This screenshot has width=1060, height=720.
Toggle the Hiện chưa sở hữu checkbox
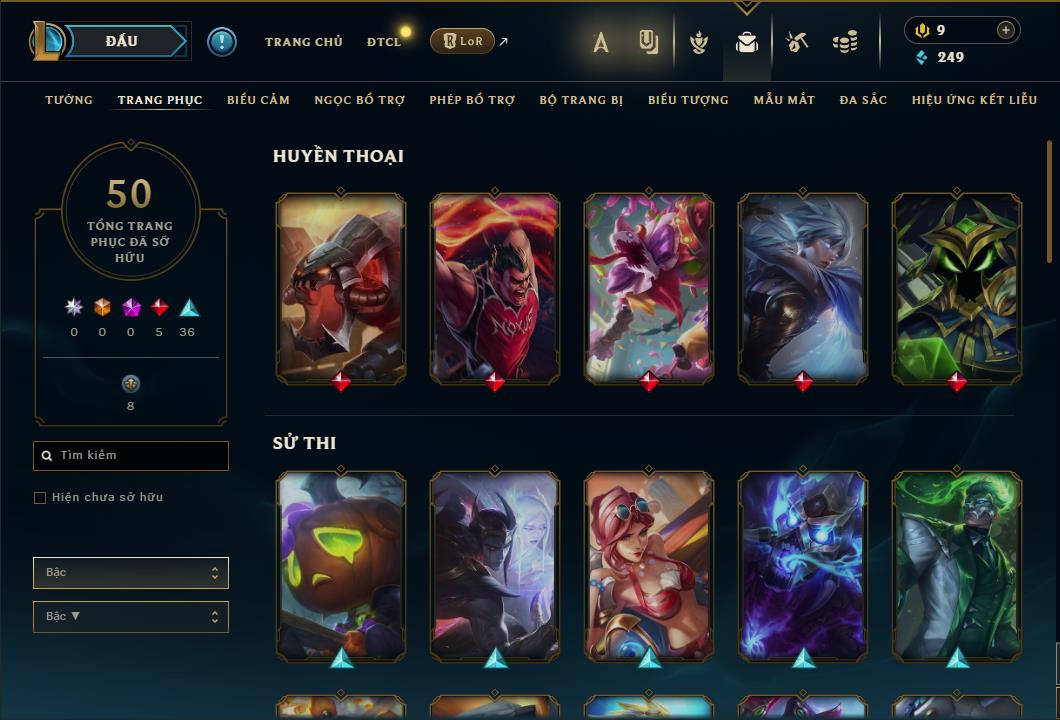click(40, 498)
